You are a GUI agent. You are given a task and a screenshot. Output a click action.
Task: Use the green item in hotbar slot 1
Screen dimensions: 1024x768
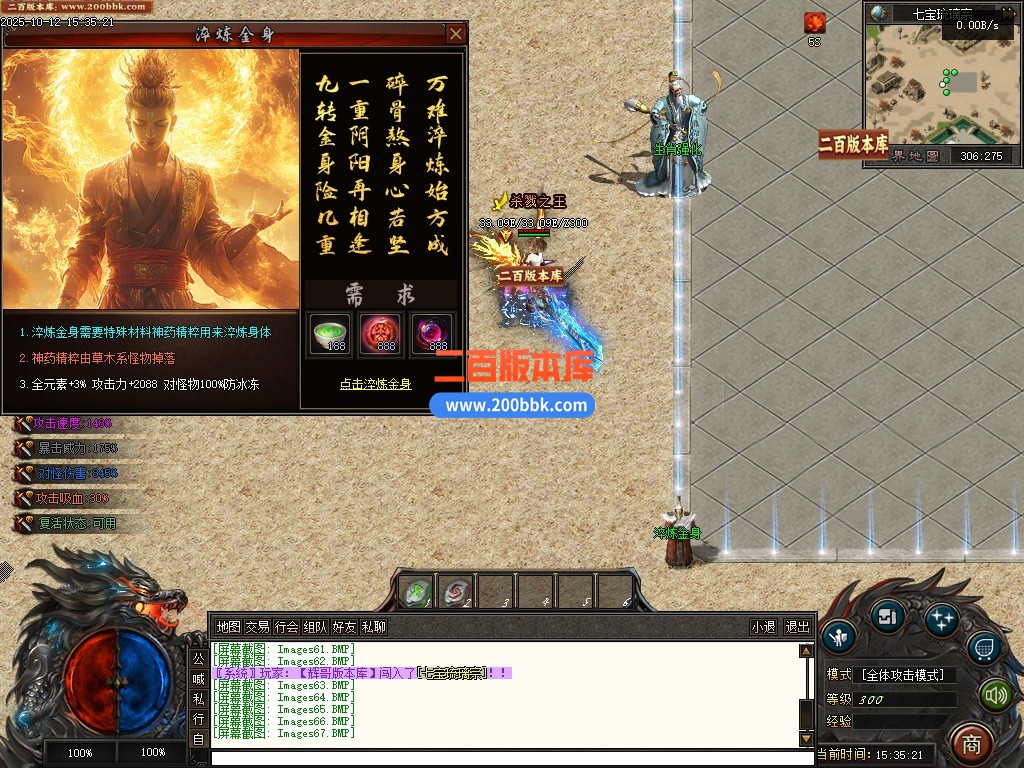click(416, 592)
